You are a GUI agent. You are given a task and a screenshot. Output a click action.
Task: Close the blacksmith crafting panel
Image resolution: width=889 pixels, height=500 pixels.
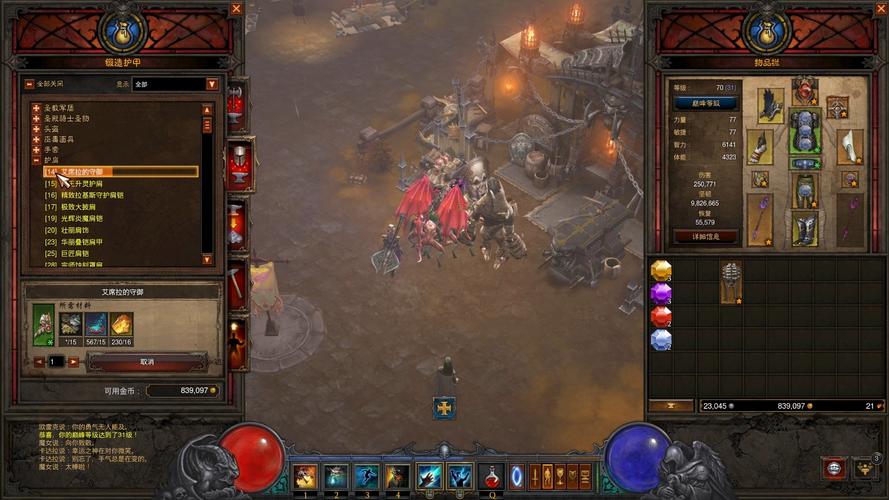tap(237, 9)
